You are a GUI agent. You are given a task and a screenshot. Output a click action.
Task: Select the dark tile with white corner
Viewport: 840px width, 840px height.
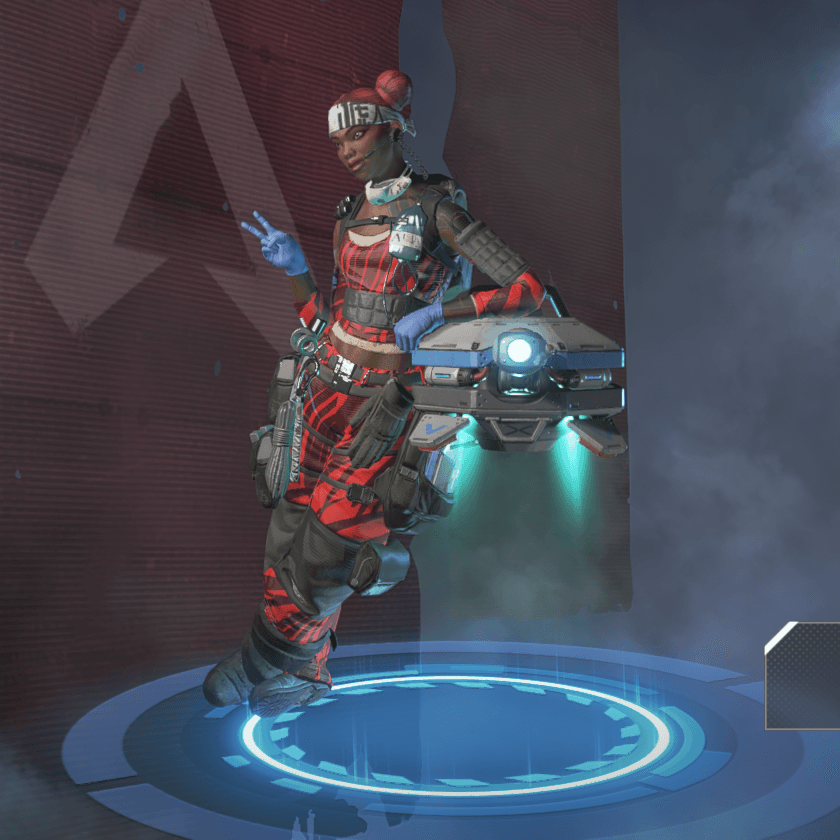coord(804,675)
